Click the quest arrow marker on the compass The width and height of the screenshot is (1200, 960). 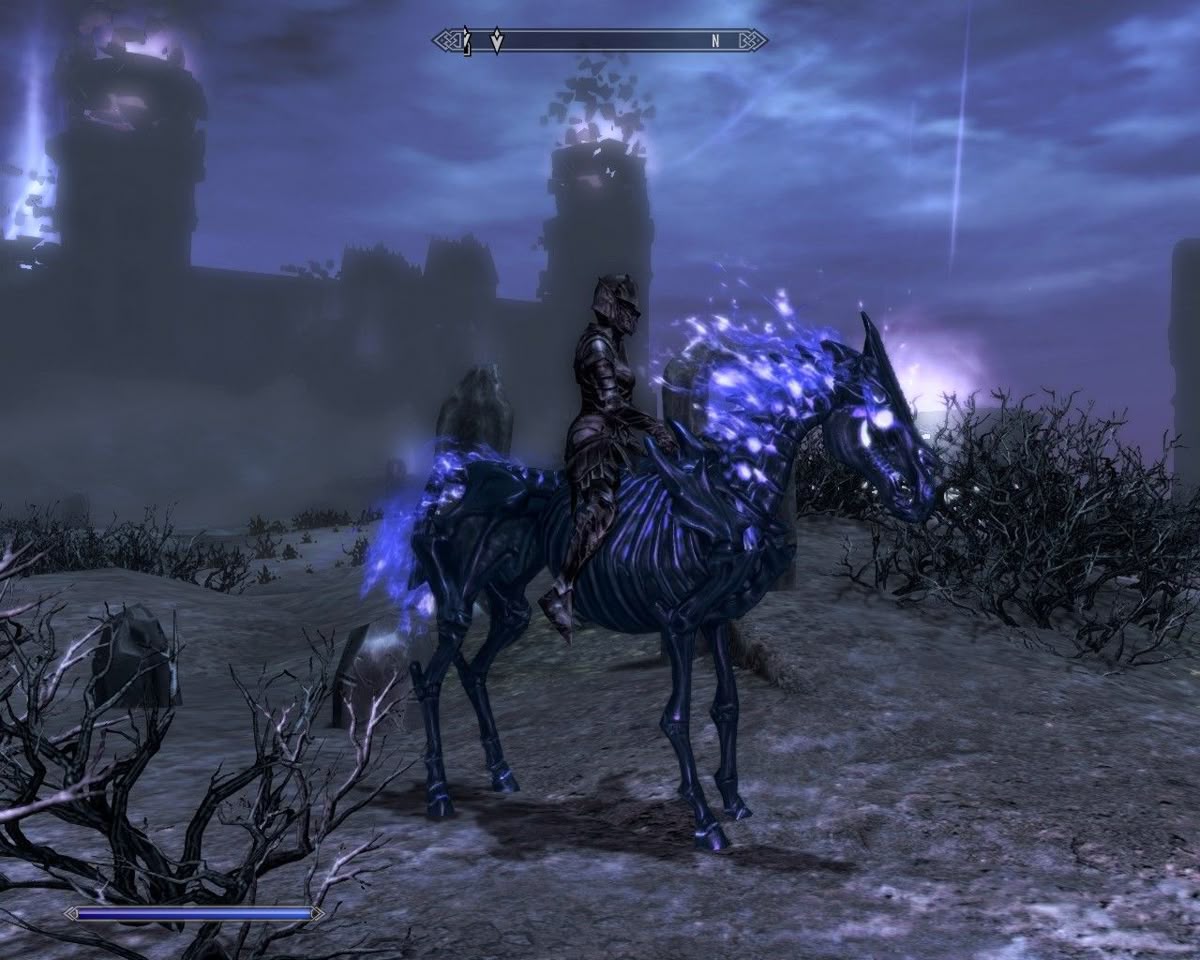click(x=497, y=41)
